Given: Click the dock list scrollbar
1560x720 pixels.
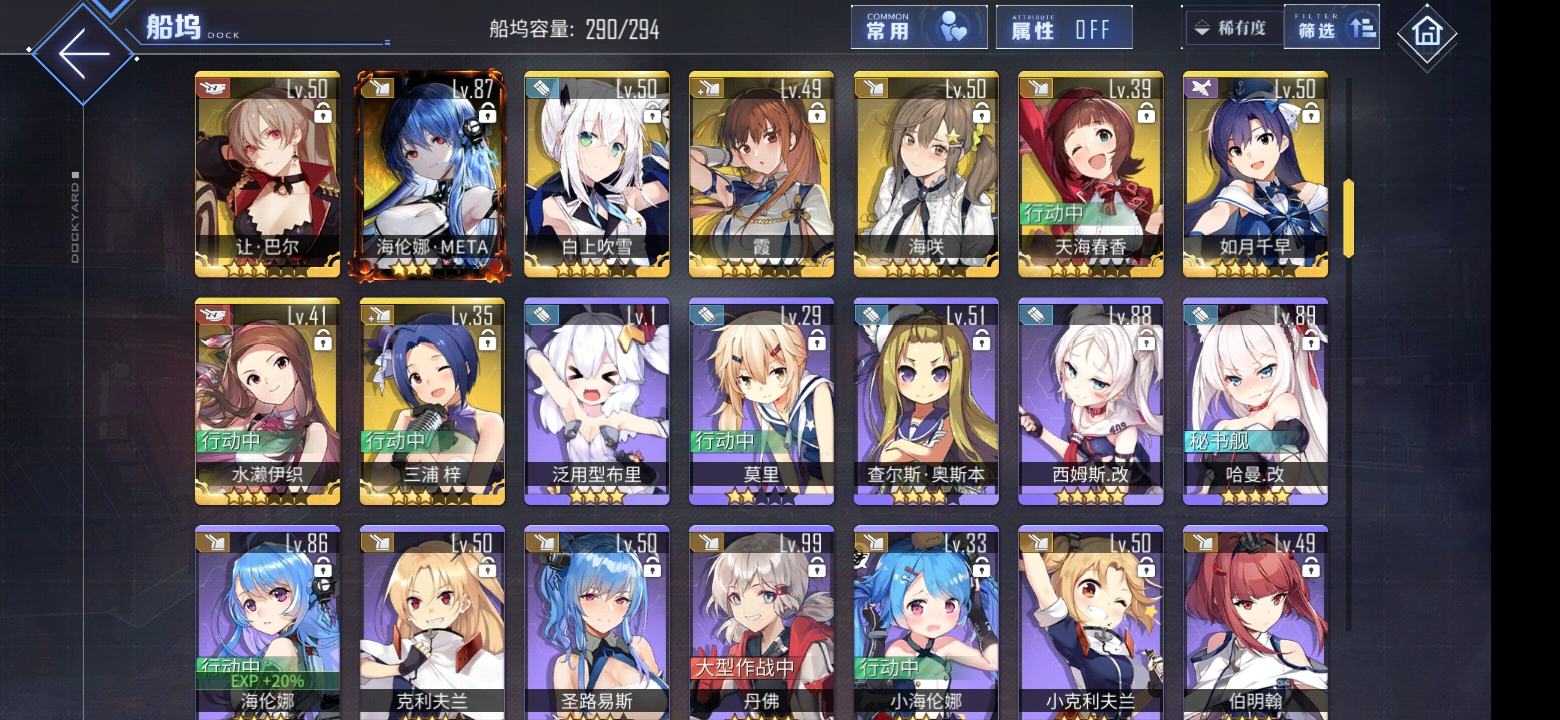Looking at the screenshot, I should (x=1348, y=218).
